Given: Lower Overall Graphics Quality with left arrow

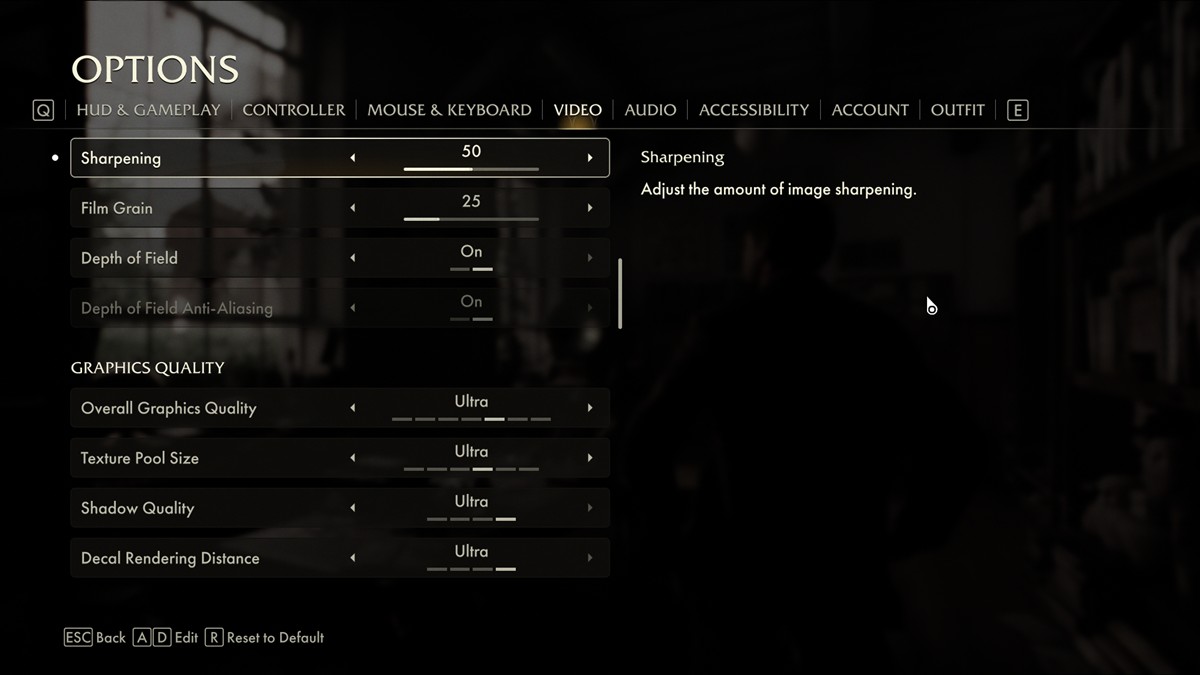Looking at the screenshot, I should click(x=352, y=408).
